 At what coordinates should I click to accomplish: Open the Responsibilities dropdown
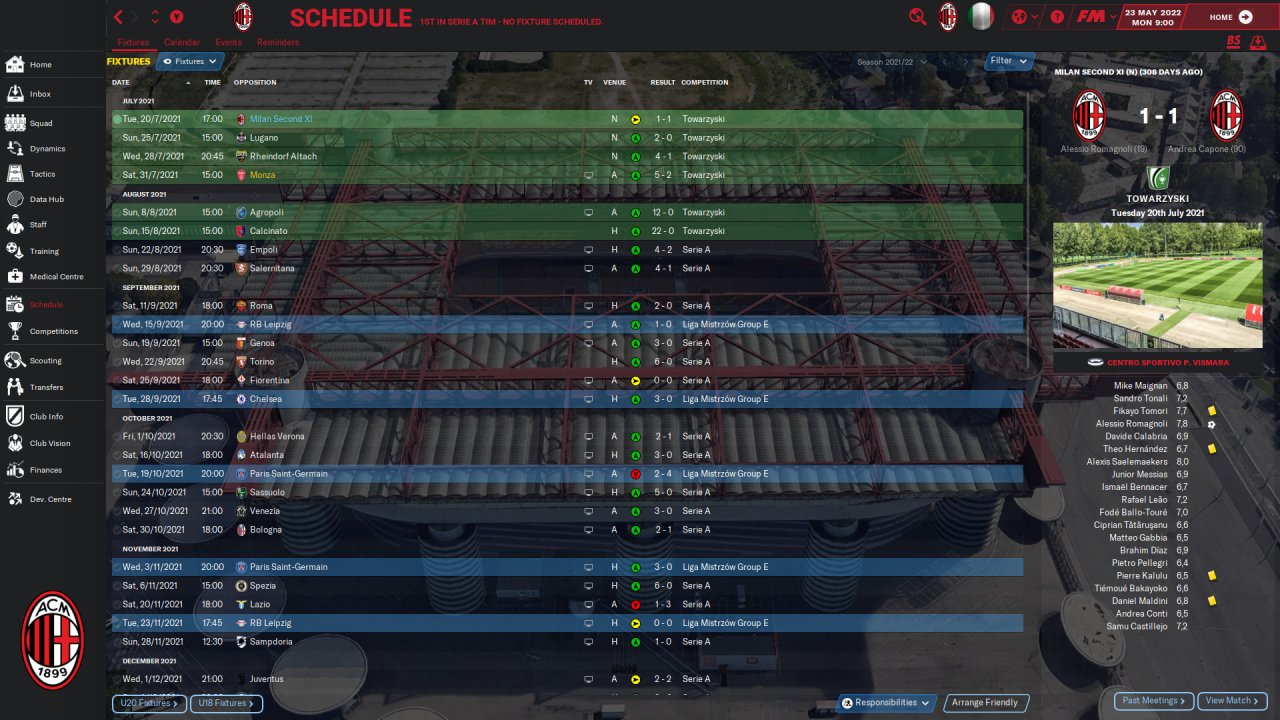coord(886,703)
